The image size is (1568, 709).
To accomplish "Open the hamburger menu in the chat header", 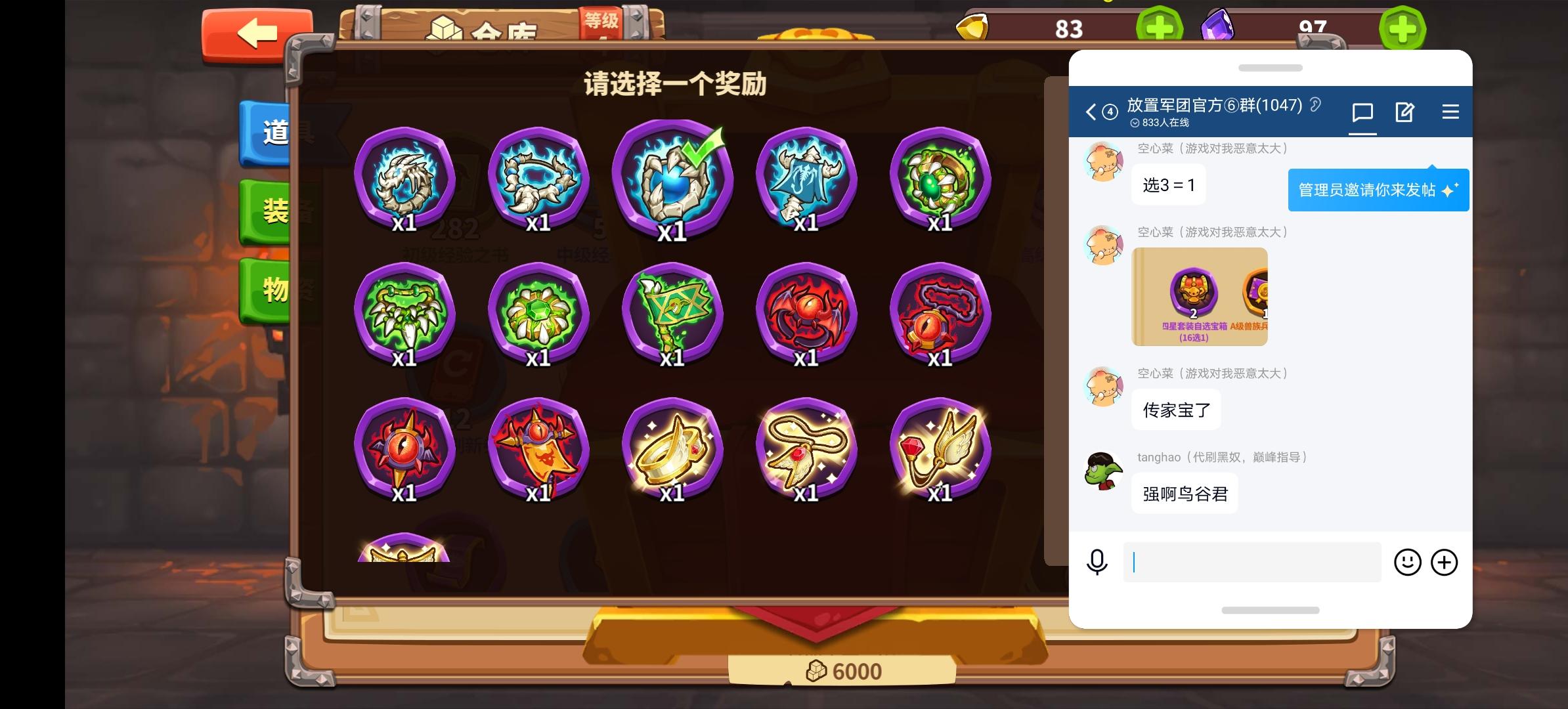I will [x=1450, y=112].
